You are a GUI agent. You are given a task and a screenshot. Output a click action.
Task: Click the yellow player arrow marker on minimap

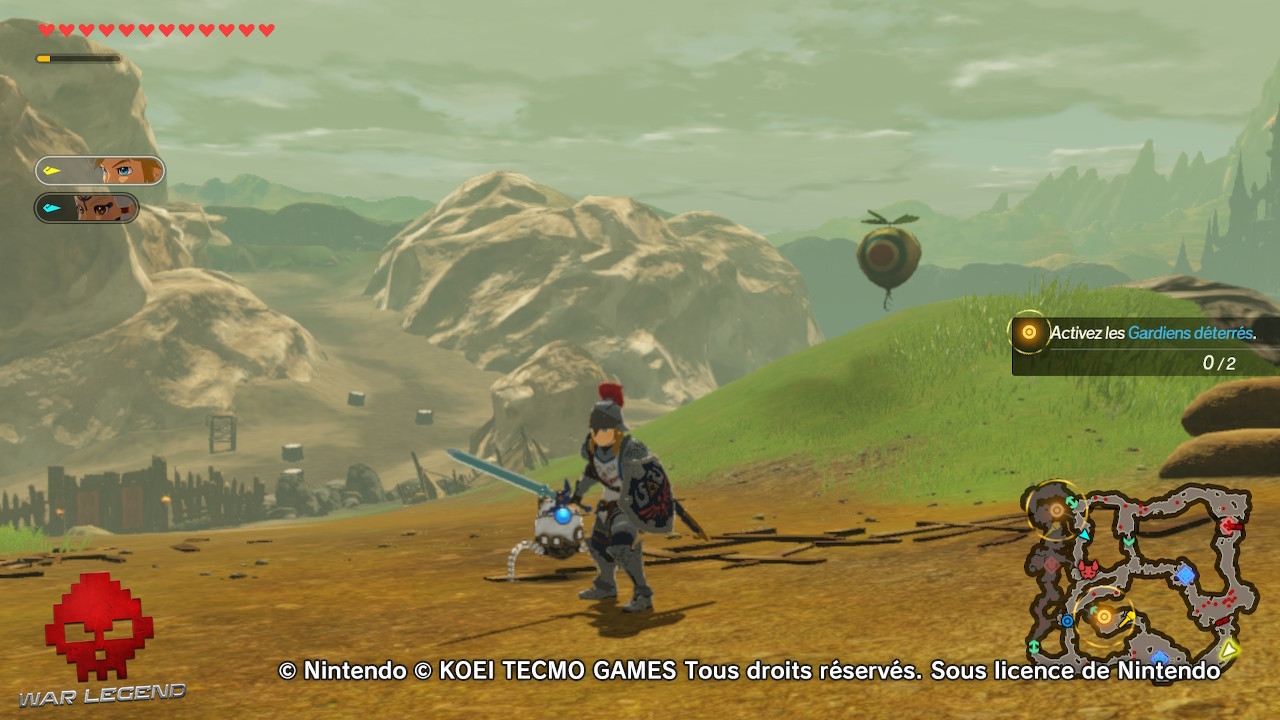[1228, 650]
